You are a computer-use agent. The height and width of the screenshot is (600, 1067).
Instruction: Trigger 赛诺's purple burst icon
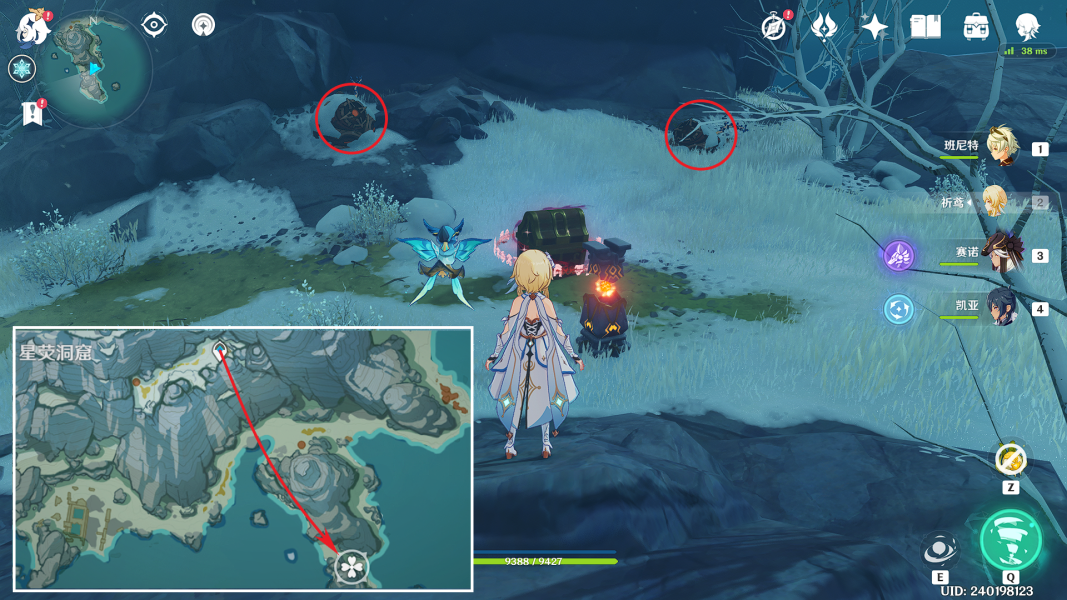(898, 255)
